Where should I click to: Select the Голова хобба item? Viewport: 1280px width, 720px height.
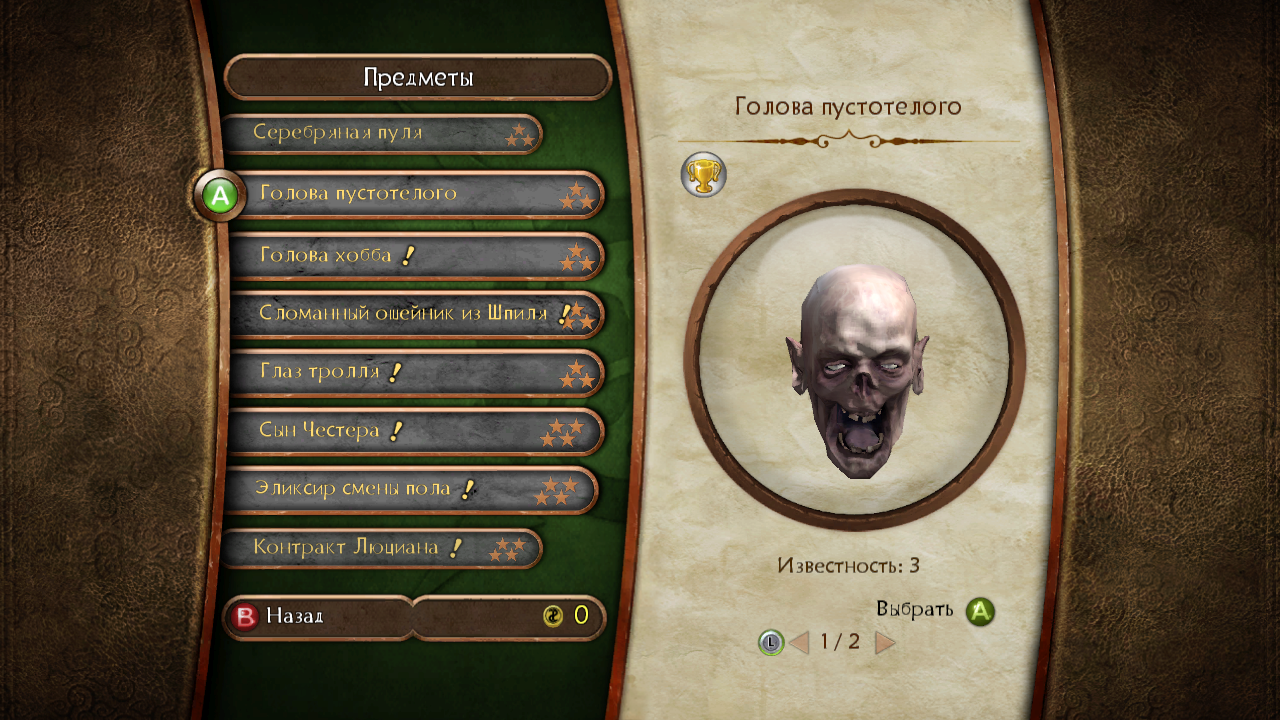point(415,256)
